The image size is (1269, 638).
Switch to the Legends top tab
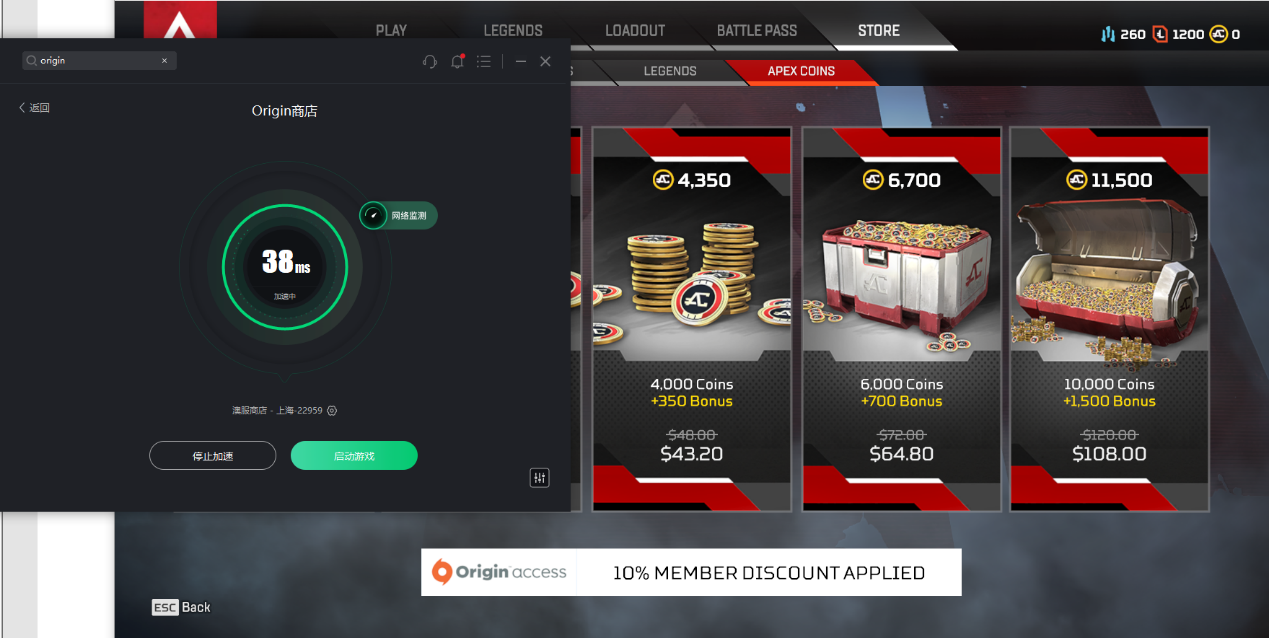coord(513,30)
